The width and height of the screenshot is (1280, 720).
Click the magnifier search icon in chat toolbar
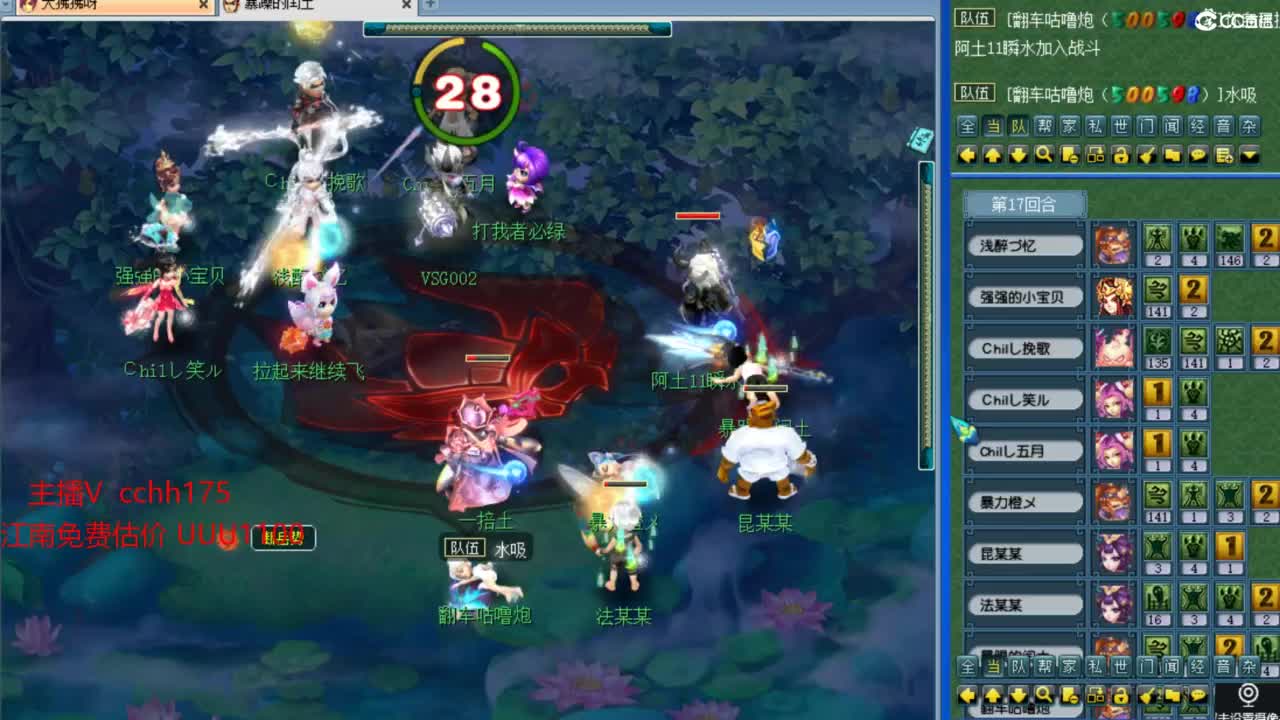[x=1045, y=155]
